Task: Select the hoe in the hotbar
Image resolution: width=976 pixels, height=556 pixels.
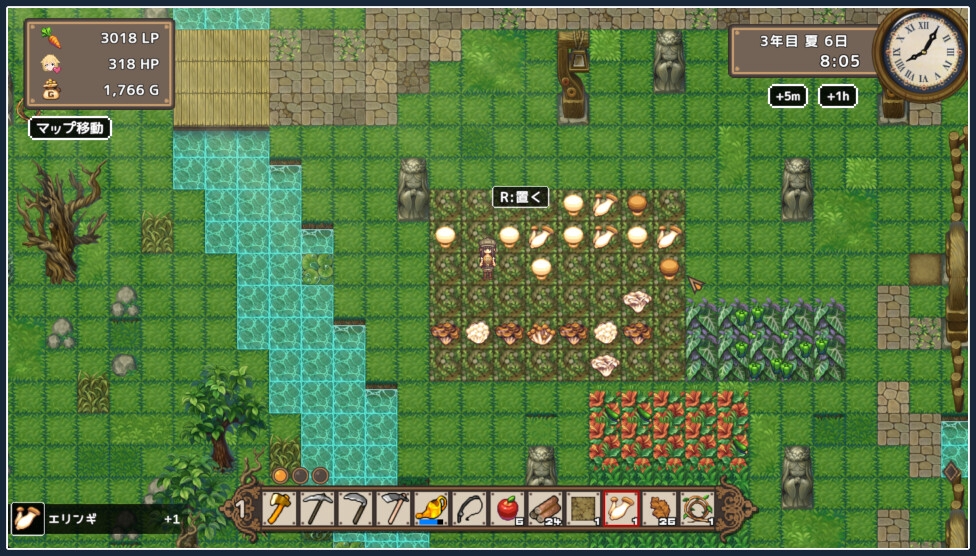Action: [393, 509]
